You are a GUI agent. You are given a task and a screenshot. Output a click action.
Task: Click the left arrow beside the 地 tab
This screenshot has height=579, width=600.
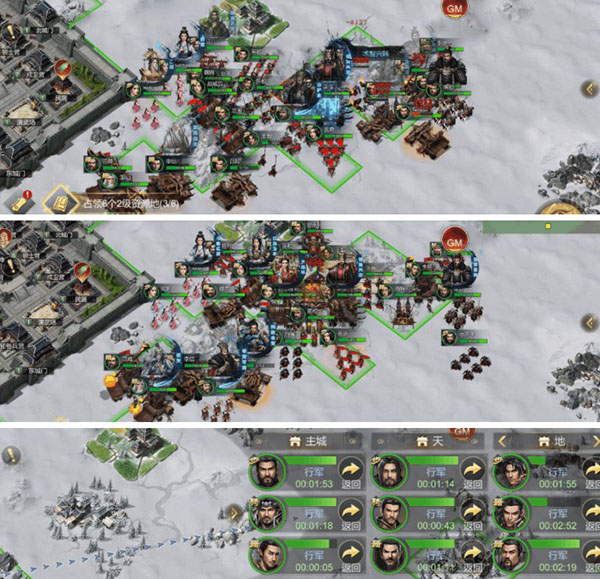pyautogui.click(x=503, y=441)
